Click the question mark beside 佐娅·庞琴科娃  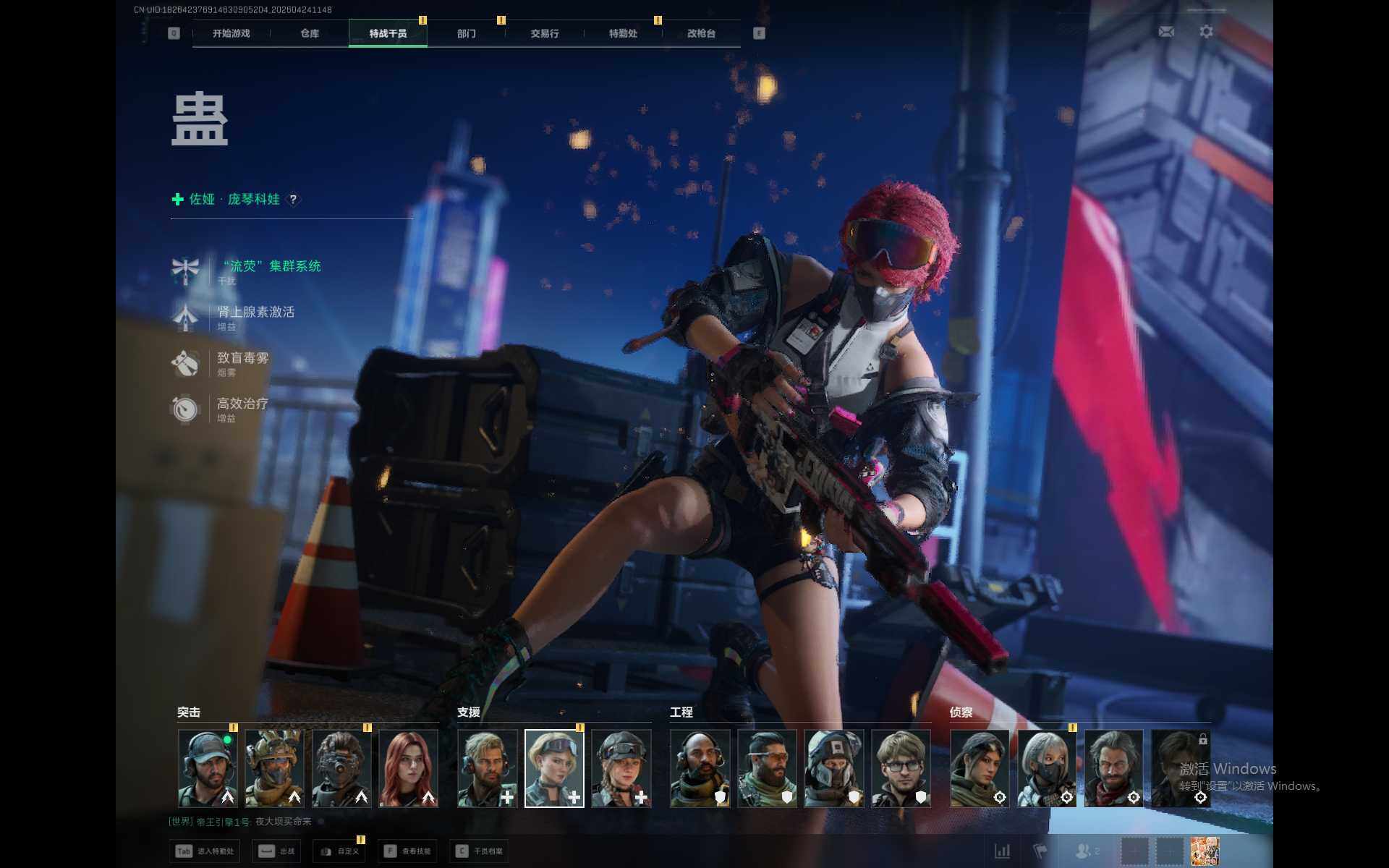[293, 200]
